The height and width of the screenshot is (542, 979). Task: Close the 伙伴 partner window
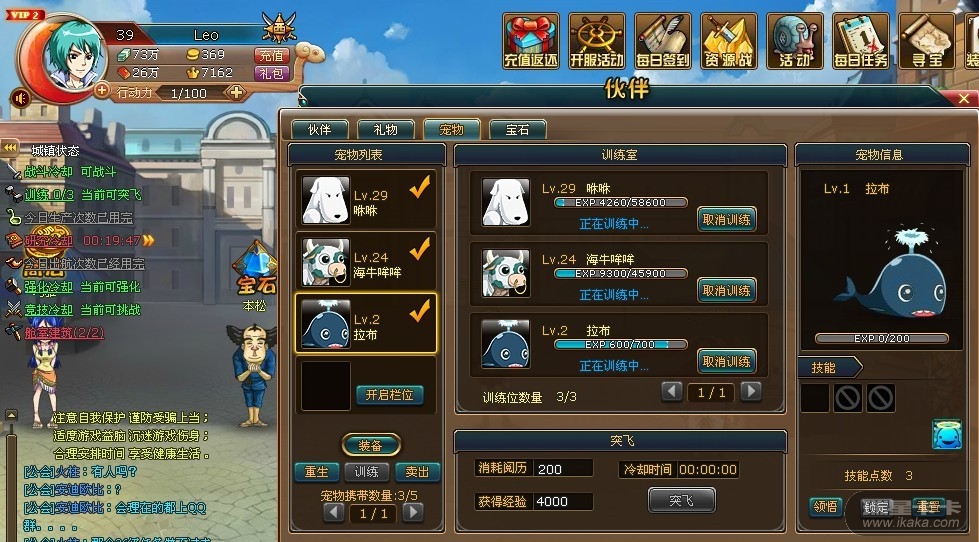point(965,98)
